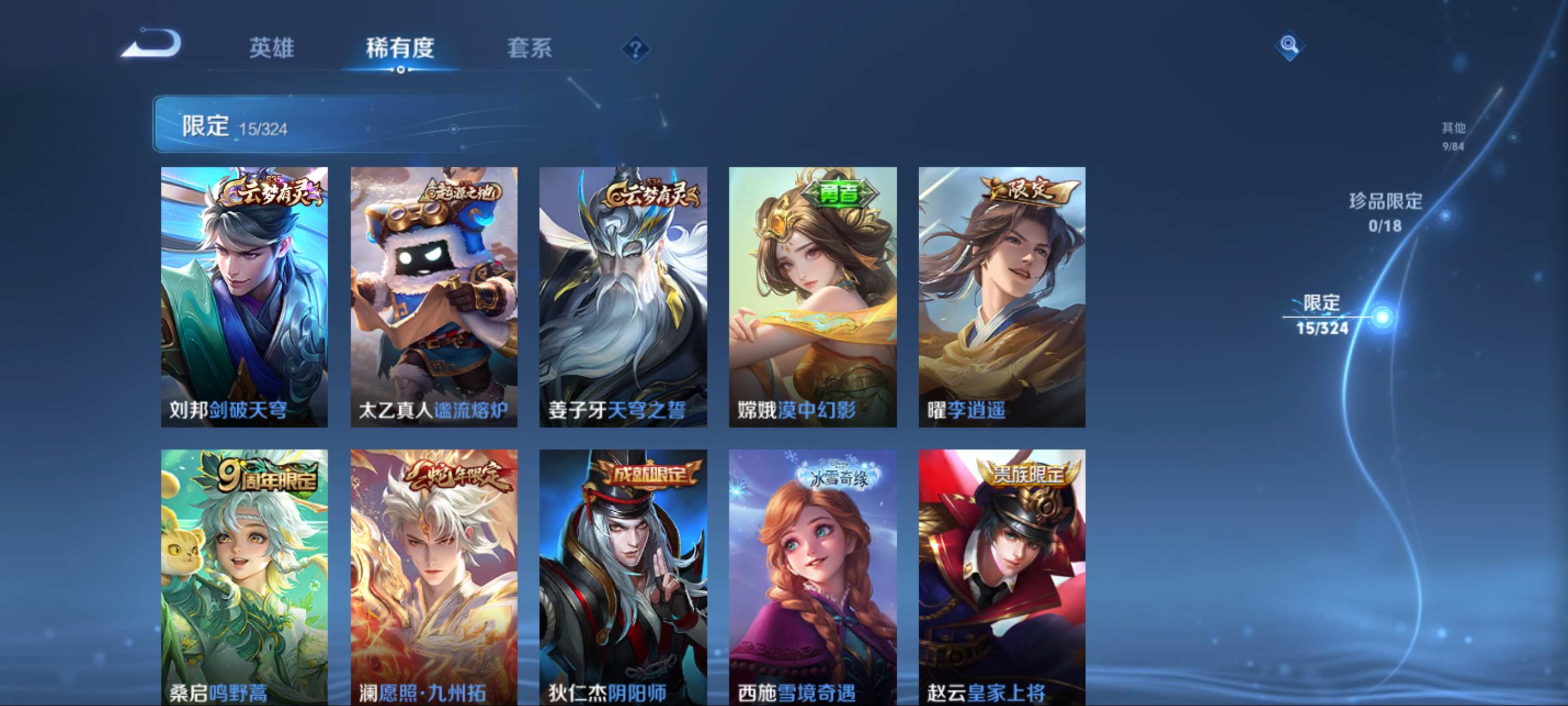
Task: Switch to the 英雄 tab
Action: coord(270,50)
